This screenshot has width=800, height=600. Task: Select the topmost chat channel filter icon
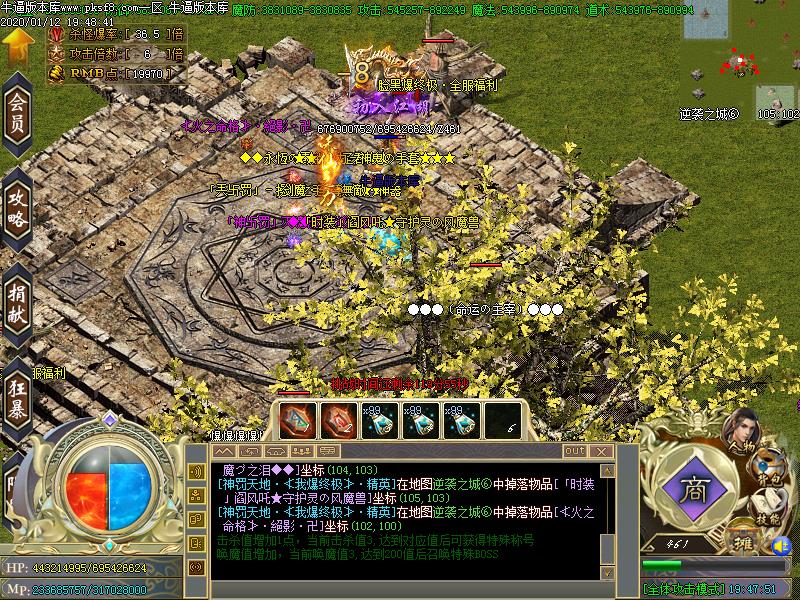click(196, 468)
